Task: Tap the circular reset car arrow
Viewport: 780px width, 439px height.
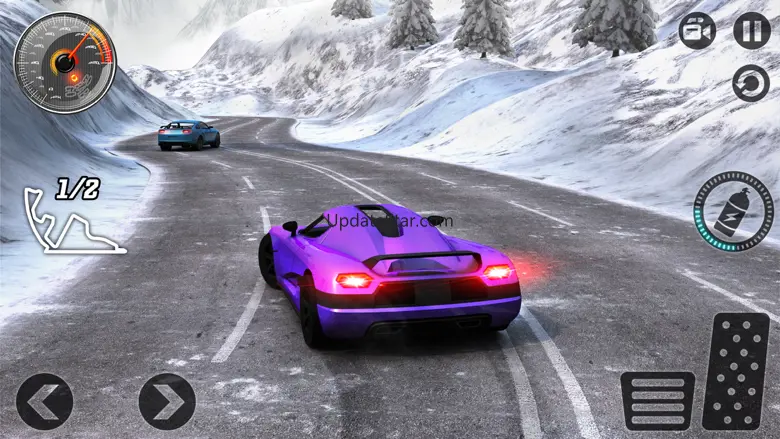Action: 751,83
